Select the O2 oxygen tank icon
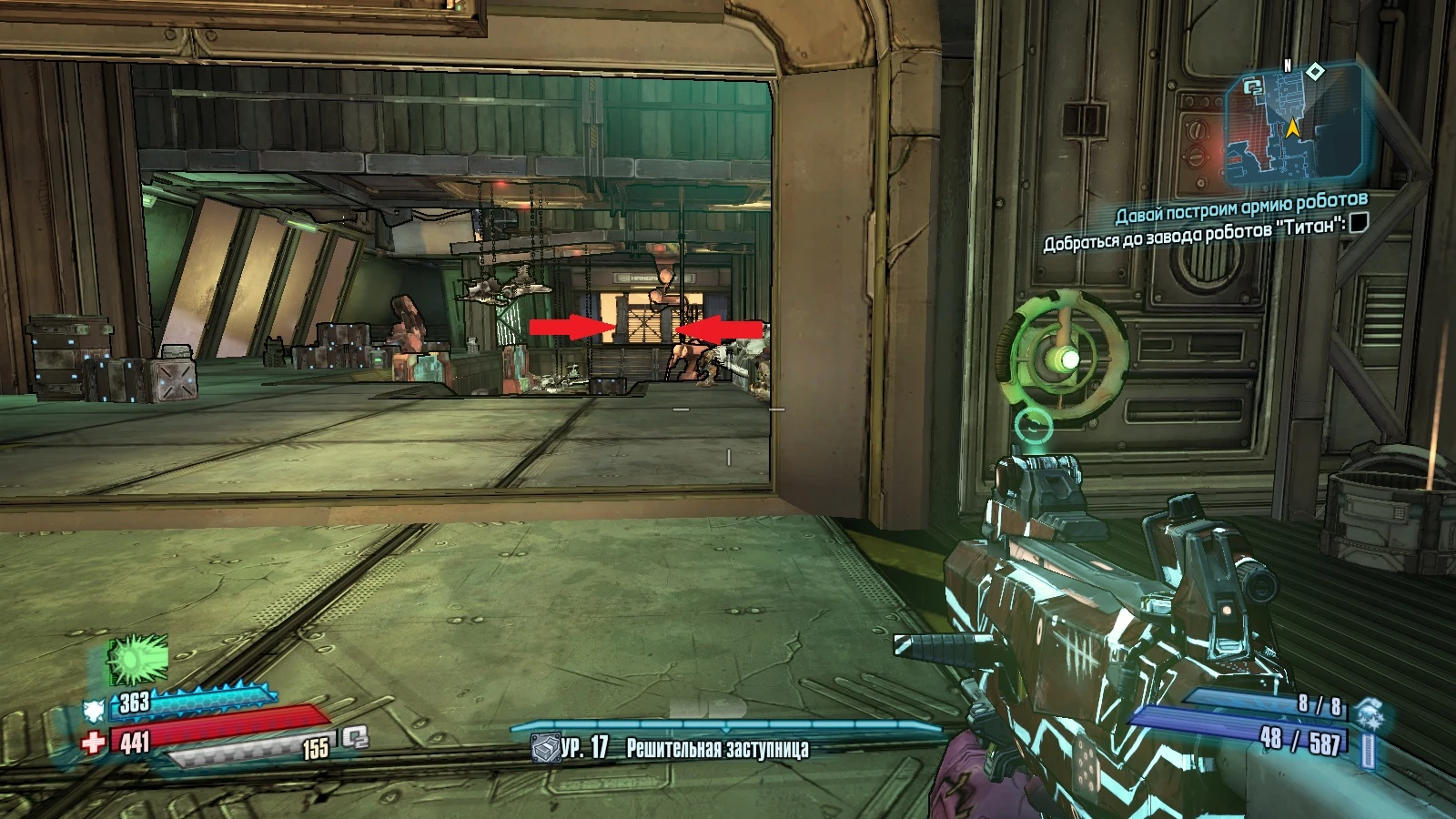The height and width of the screenshot is (819, 1456). click(356, 739)
